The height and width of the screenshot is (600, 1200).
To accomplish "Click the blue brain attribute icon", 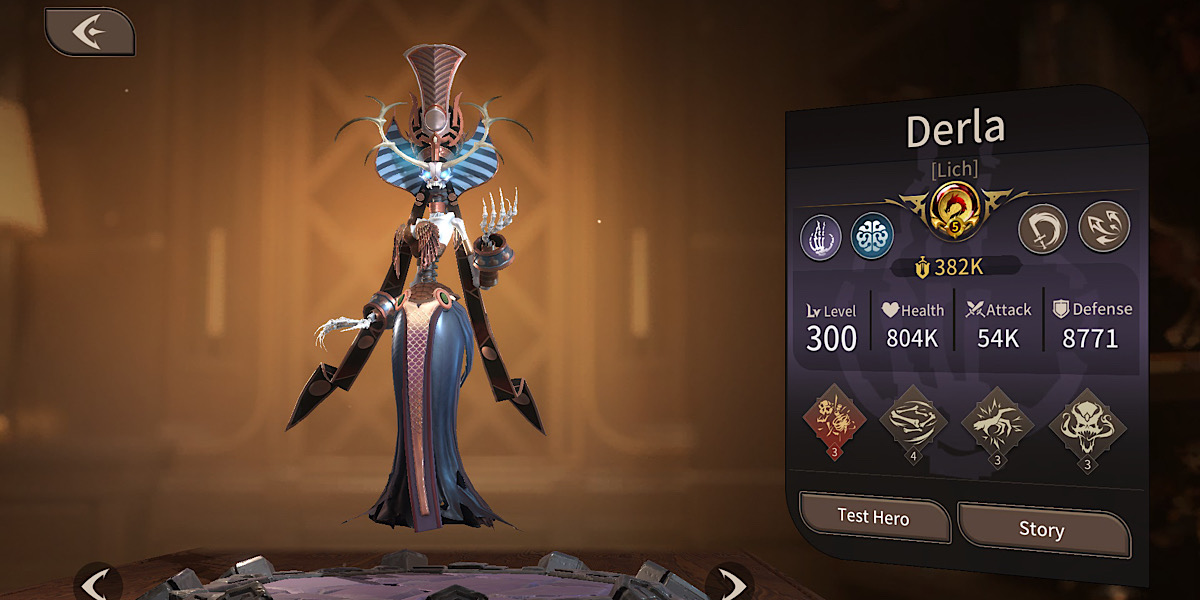I will point(871,236).
